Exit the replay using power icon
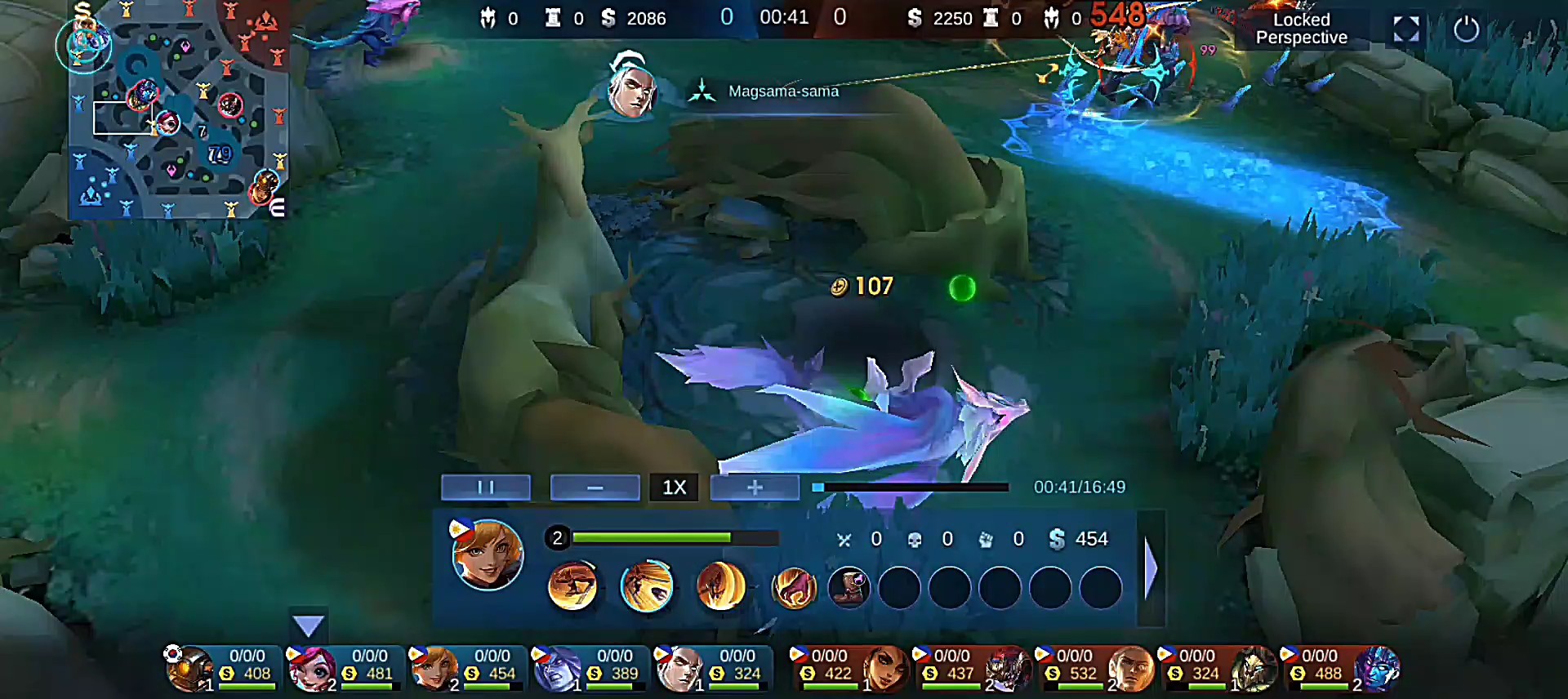The image size is (1568, 699). 1466,29
